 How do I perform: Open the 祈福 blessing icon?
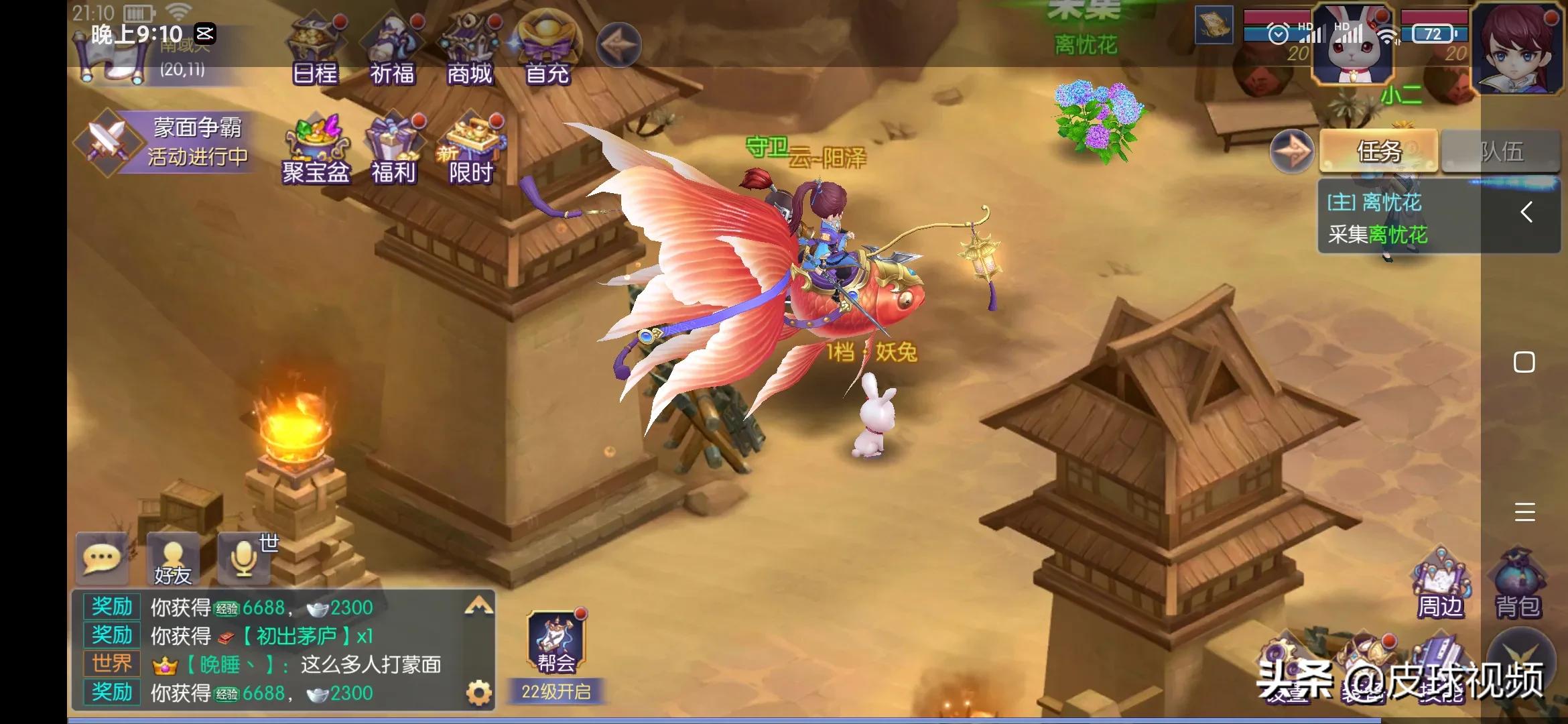(x=393, y=51)
